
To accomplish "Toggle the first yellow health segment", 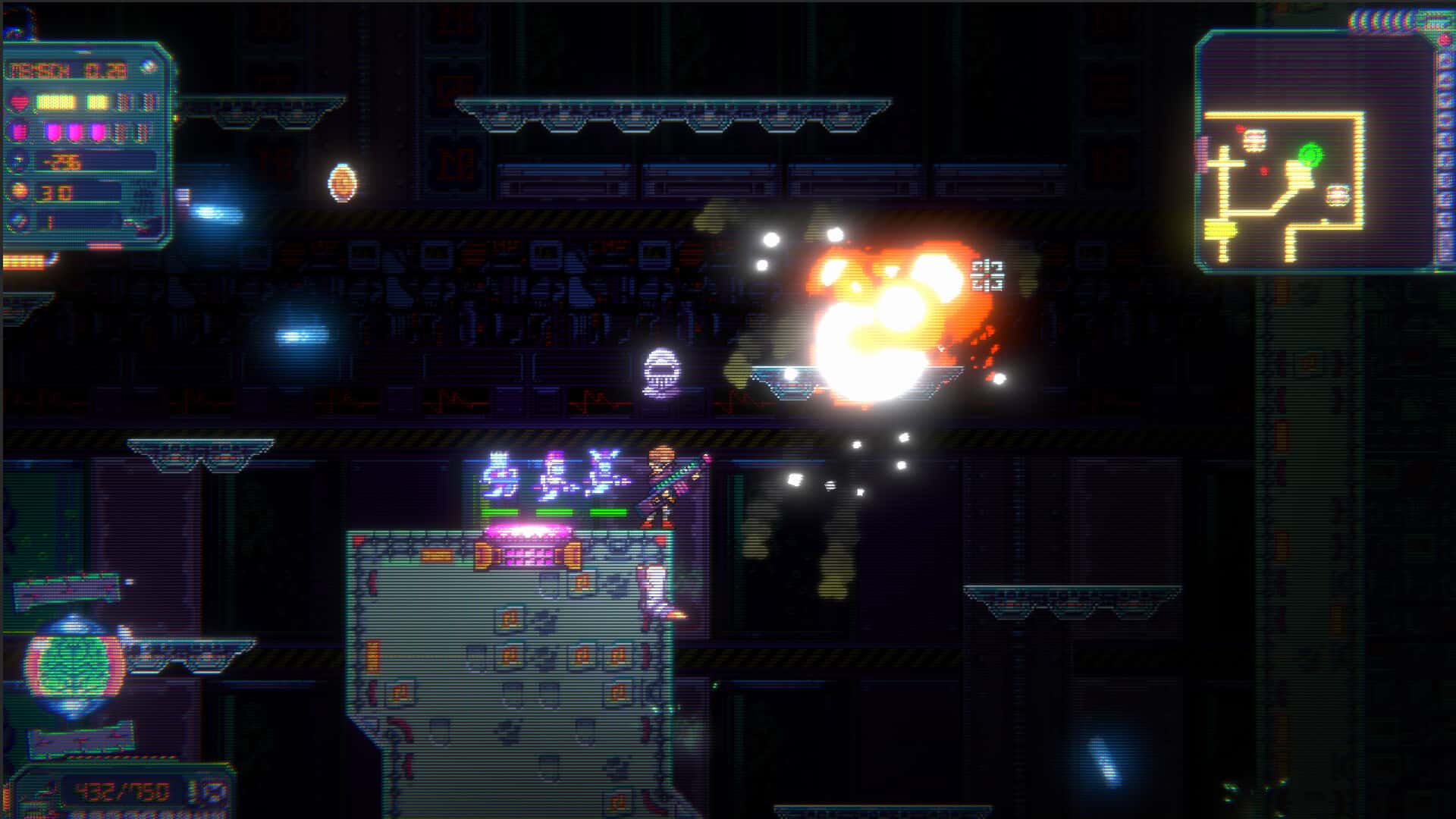I will pyautogui.click(x=55, y=101).
